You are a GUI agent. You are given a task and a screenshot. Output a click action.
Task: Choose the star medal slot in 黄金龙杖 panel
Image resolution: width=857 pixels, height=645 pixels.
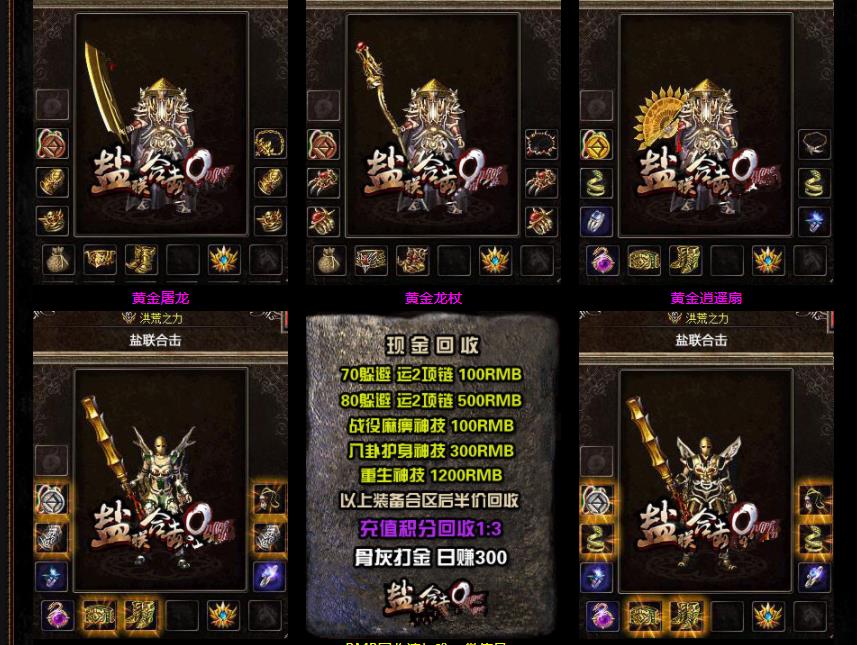[495, 260]
